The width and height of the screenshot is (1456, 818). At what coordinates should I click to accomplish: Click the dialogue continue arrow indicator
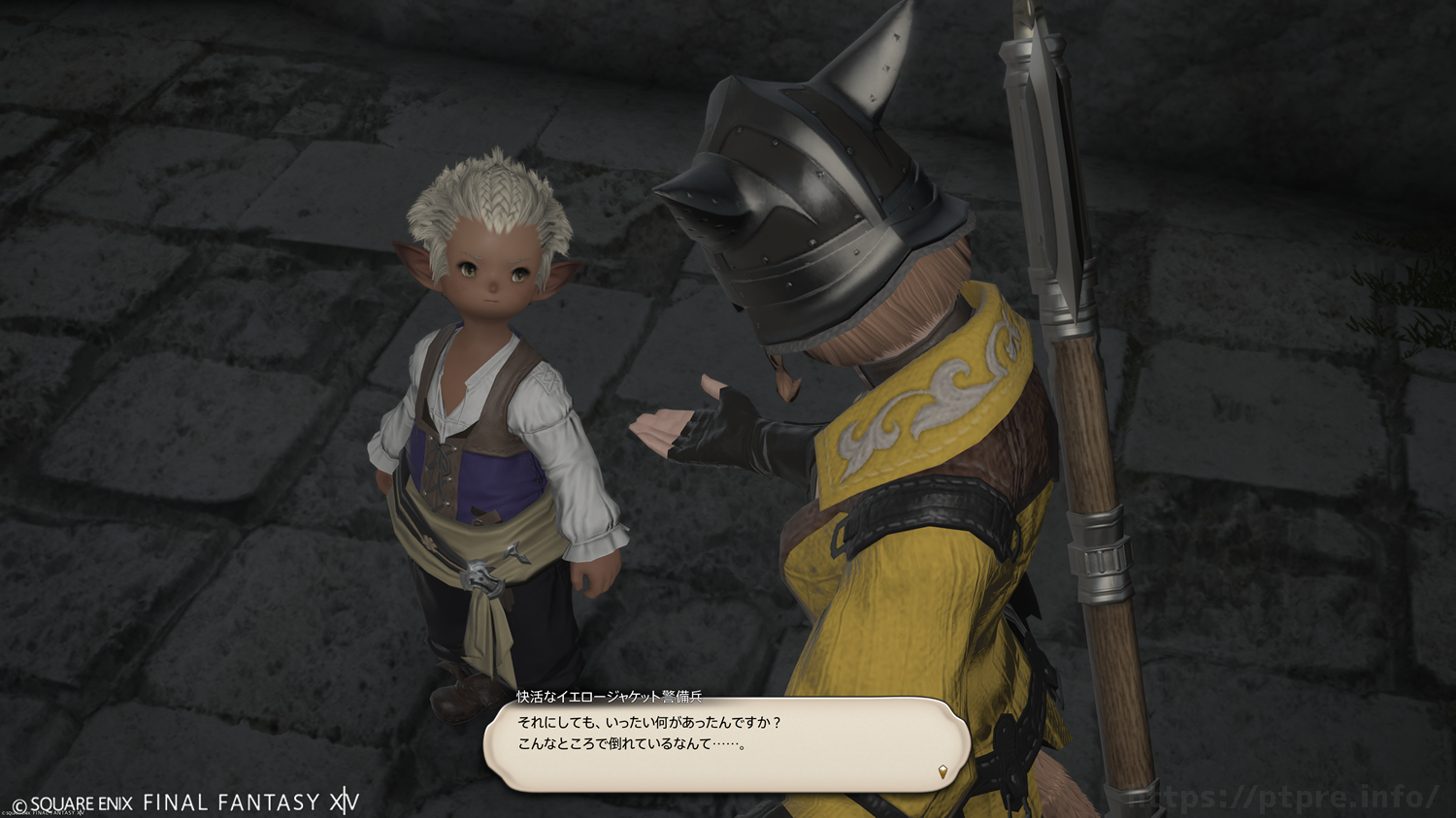click(943, 772)
